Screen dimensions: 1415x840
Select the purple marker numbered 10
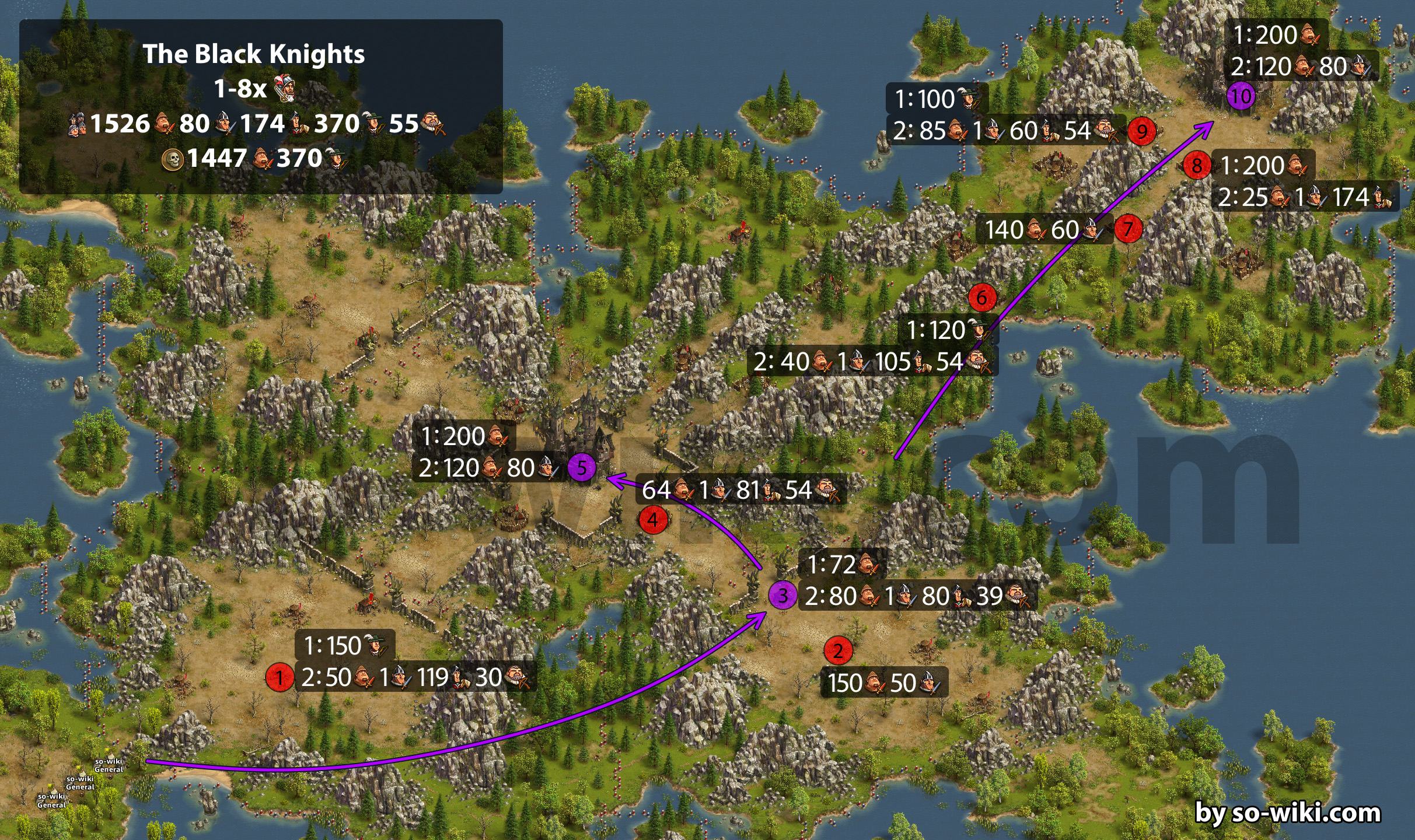point(1241,96)
